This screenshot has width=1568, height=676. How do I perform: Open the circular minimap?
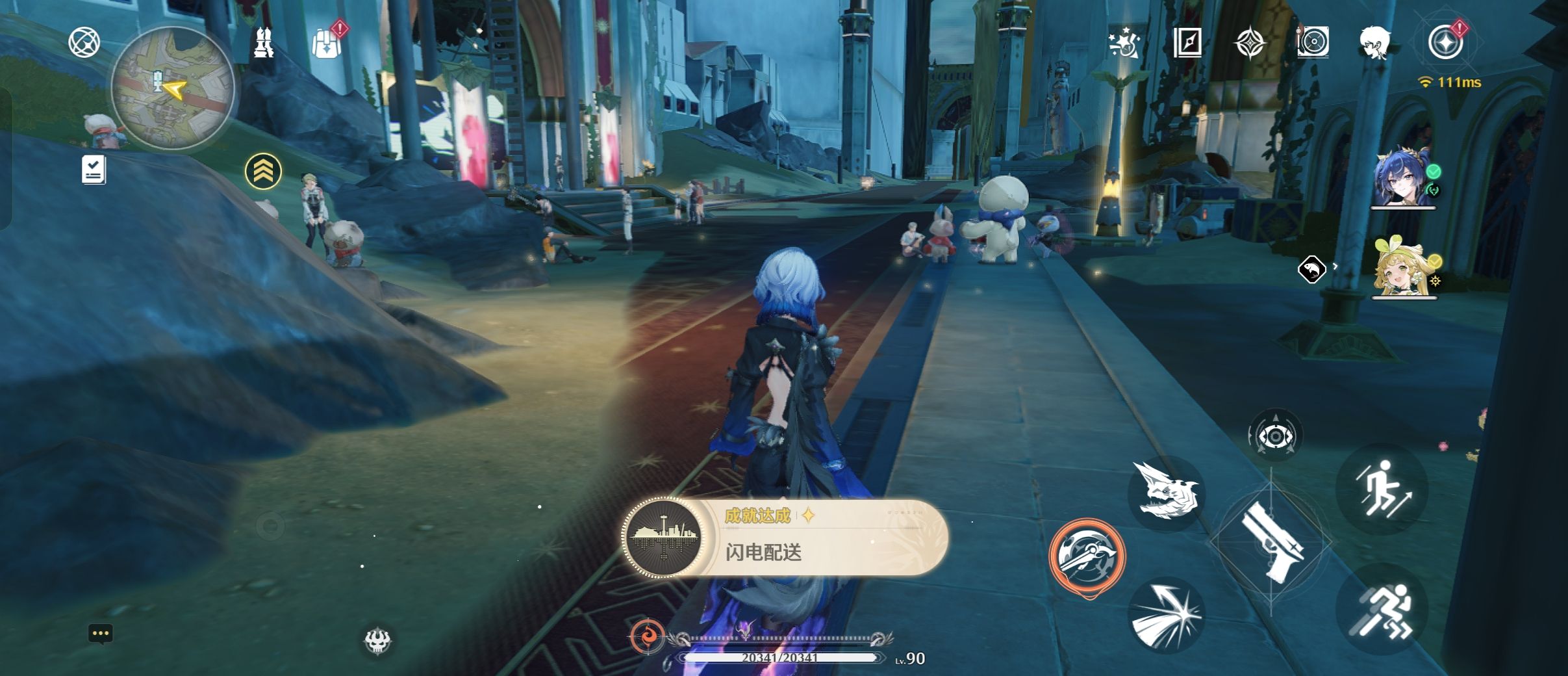(x=172, y=88)
